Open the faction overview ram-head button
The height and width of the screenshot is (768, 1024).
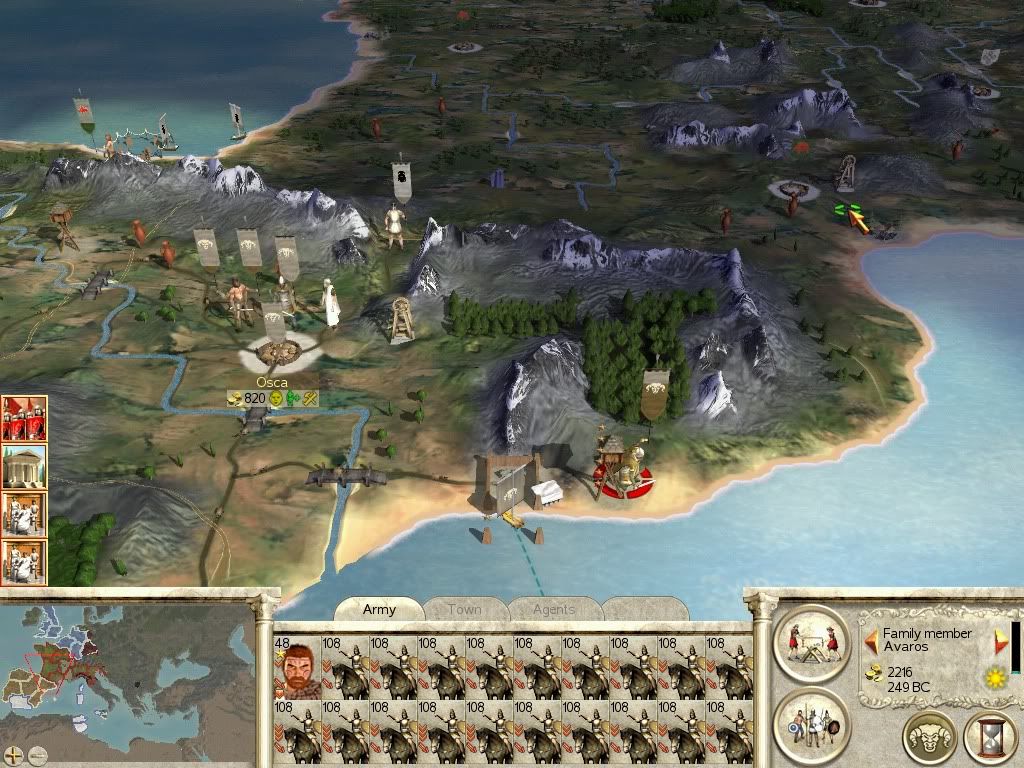point(929,739)
